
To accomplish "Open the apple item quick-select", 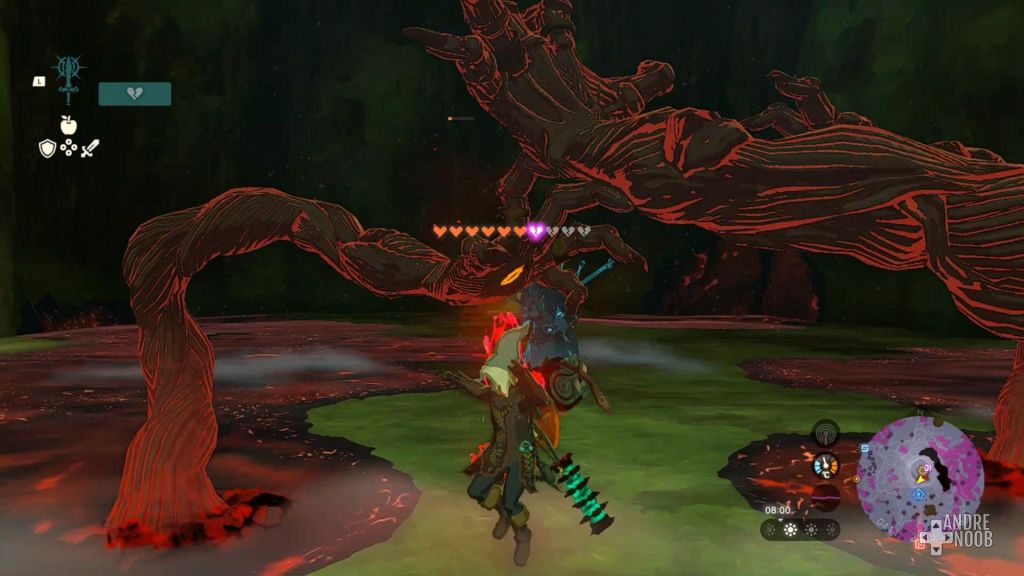I will point(68,126).
